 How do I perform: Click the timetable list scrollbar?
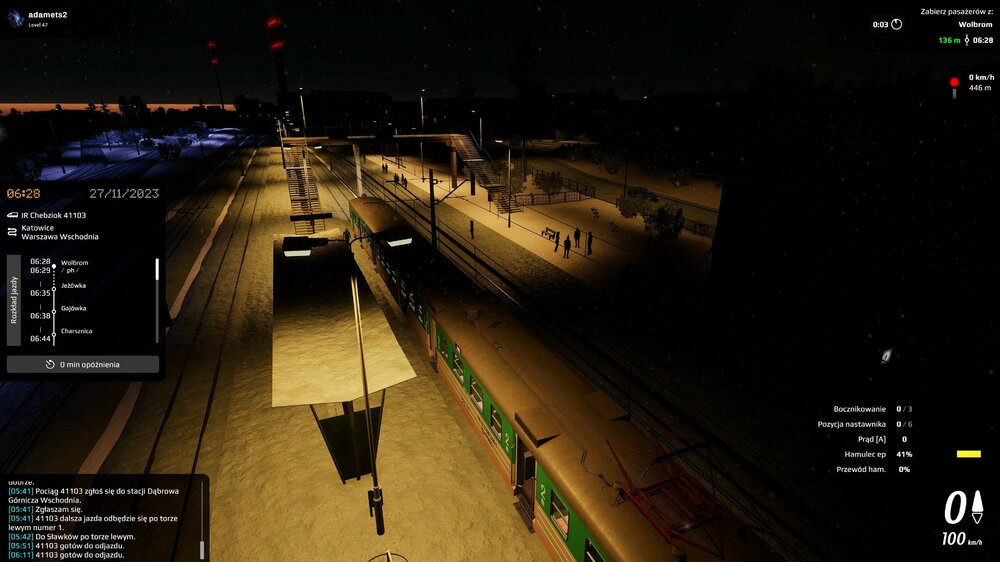(157, 270)
